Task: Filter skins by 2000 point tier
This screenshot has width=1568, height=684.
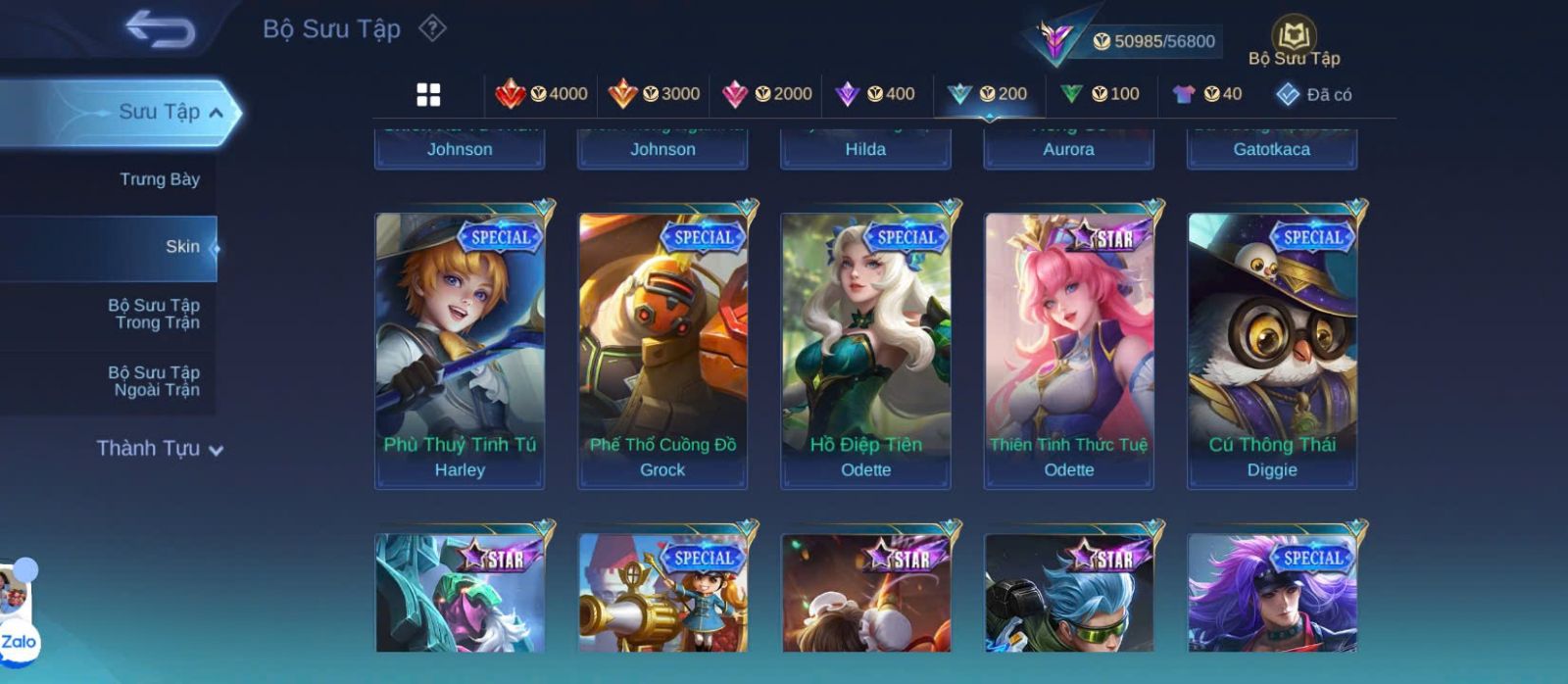Action: pyautogui.click(x=766, y=94)
